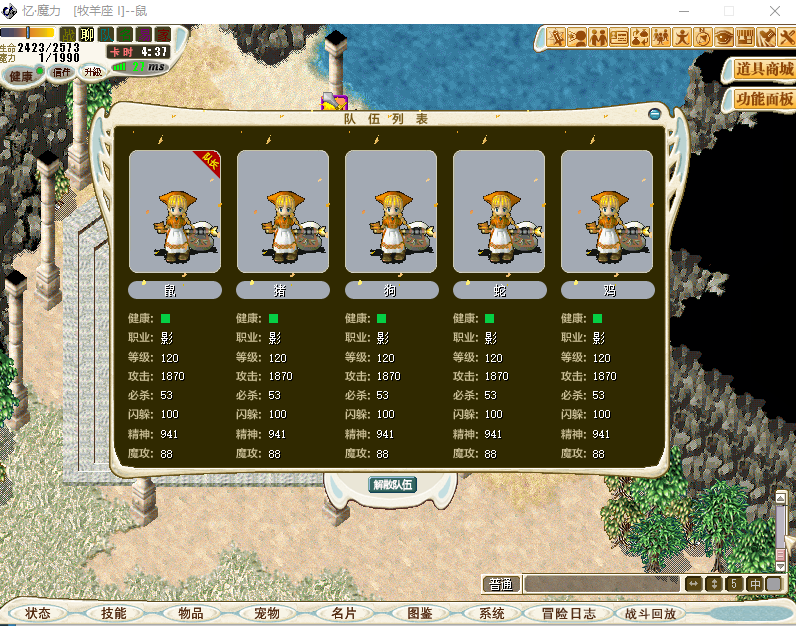Open the 状态 status menu
The width and height of the screenshot is (796, 626).
[x=38, y=613]
